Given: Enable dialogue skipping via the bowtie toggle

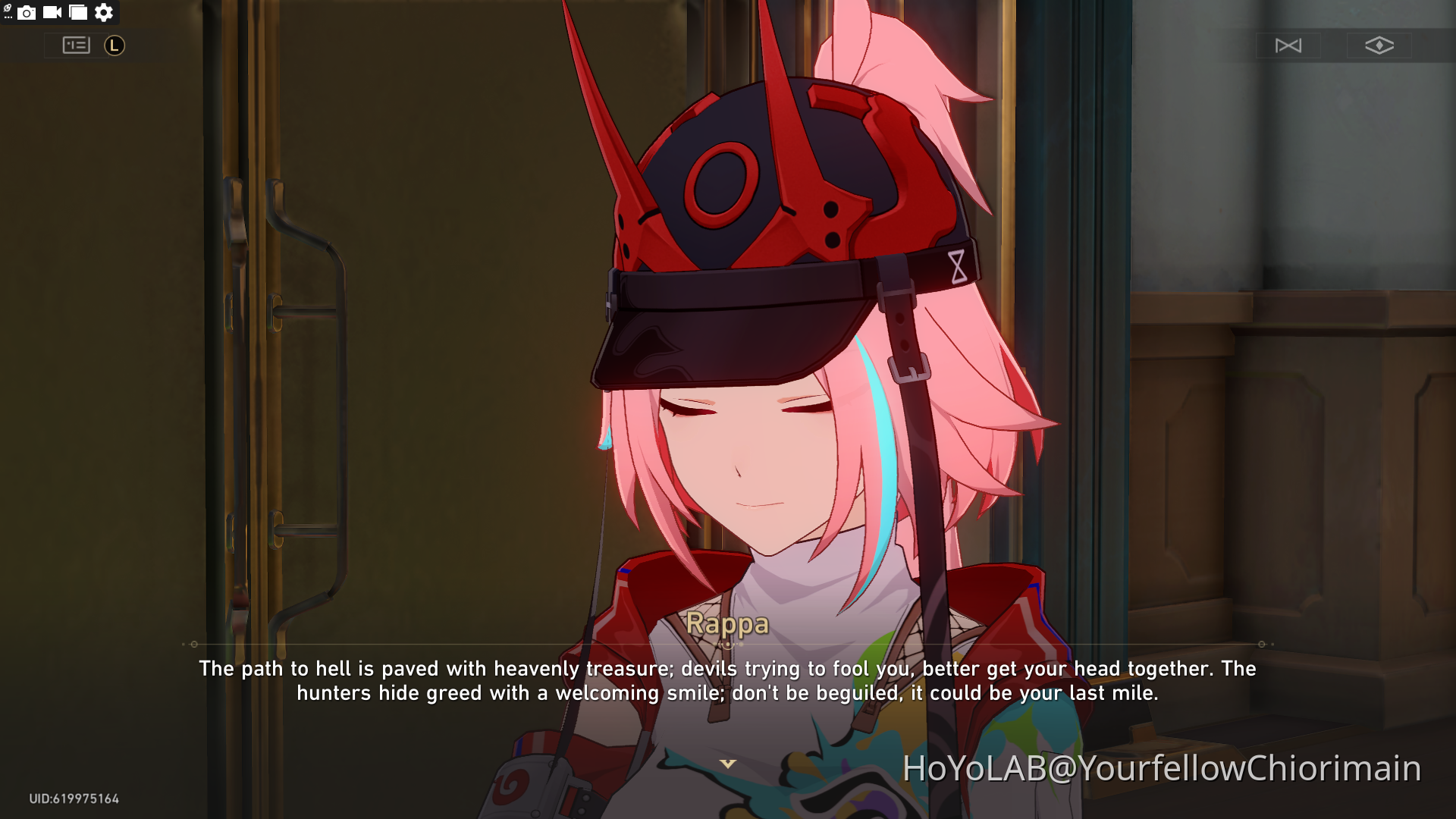Looking at the screenshot, I should click(1289, 45).
